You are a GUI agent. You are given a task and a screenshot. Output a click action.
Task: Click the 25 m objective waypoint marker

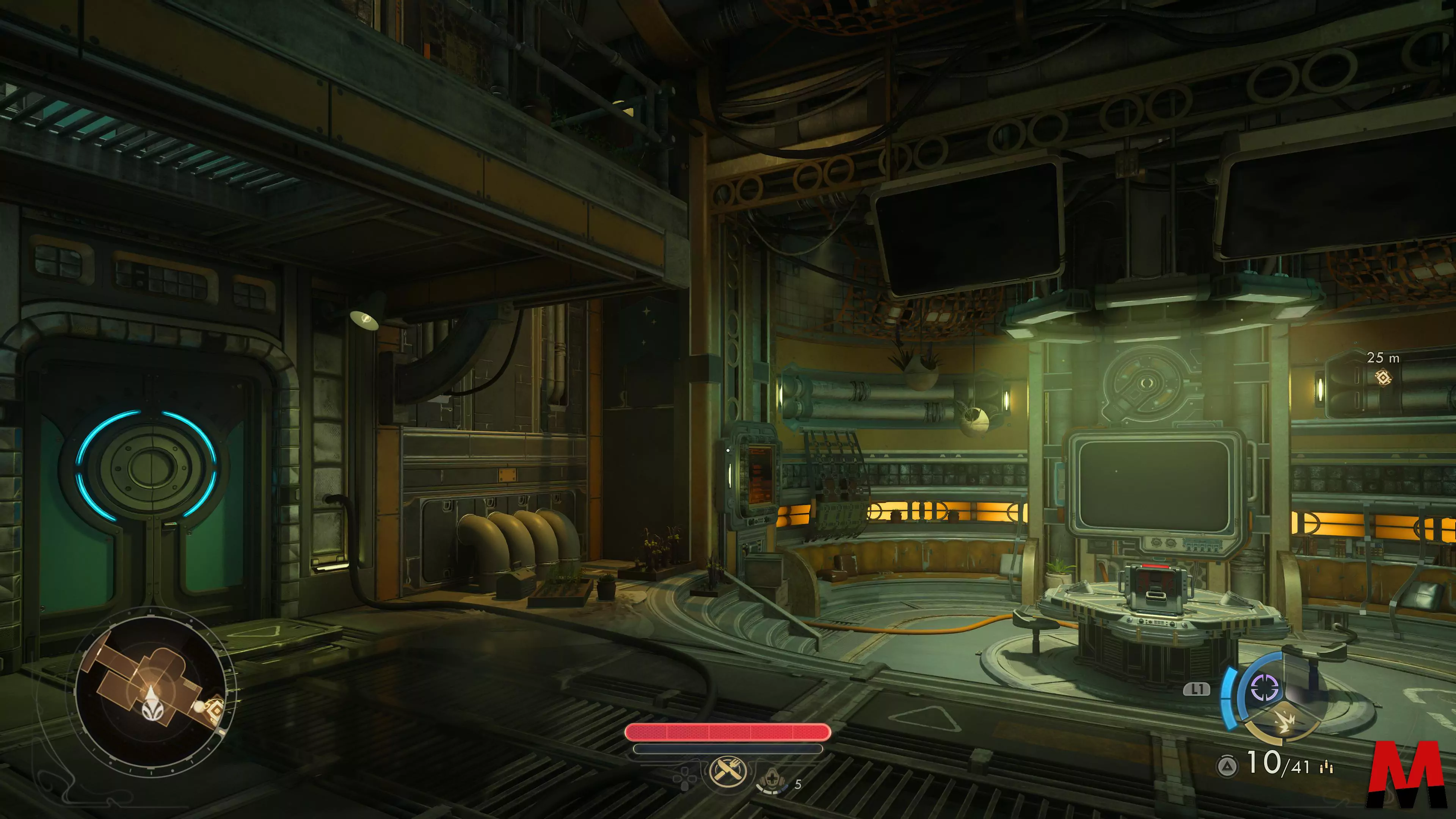click(1382, 377)
